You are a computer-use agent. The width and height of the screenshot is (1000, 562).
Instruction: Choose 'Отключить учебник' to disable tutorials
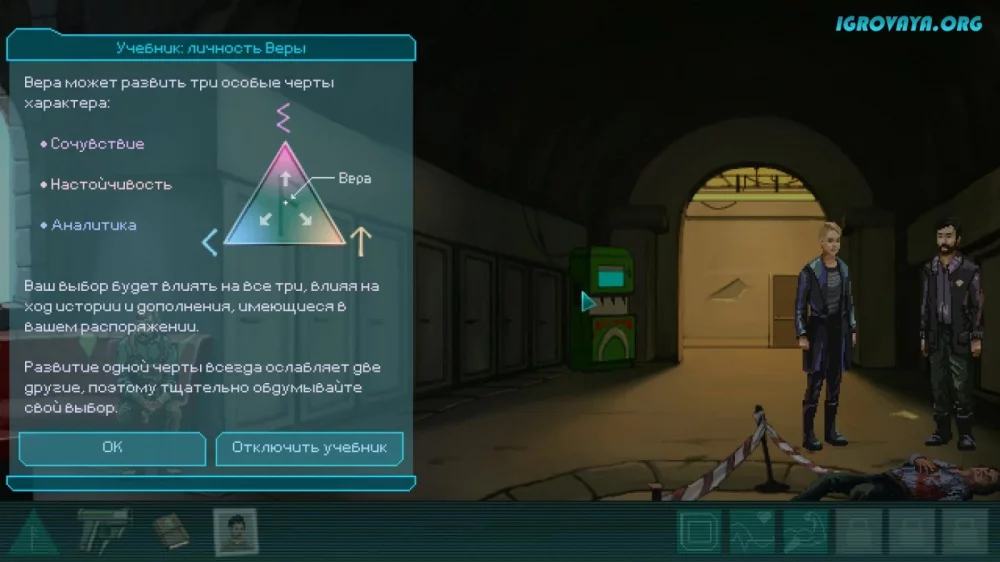point(309,447)
